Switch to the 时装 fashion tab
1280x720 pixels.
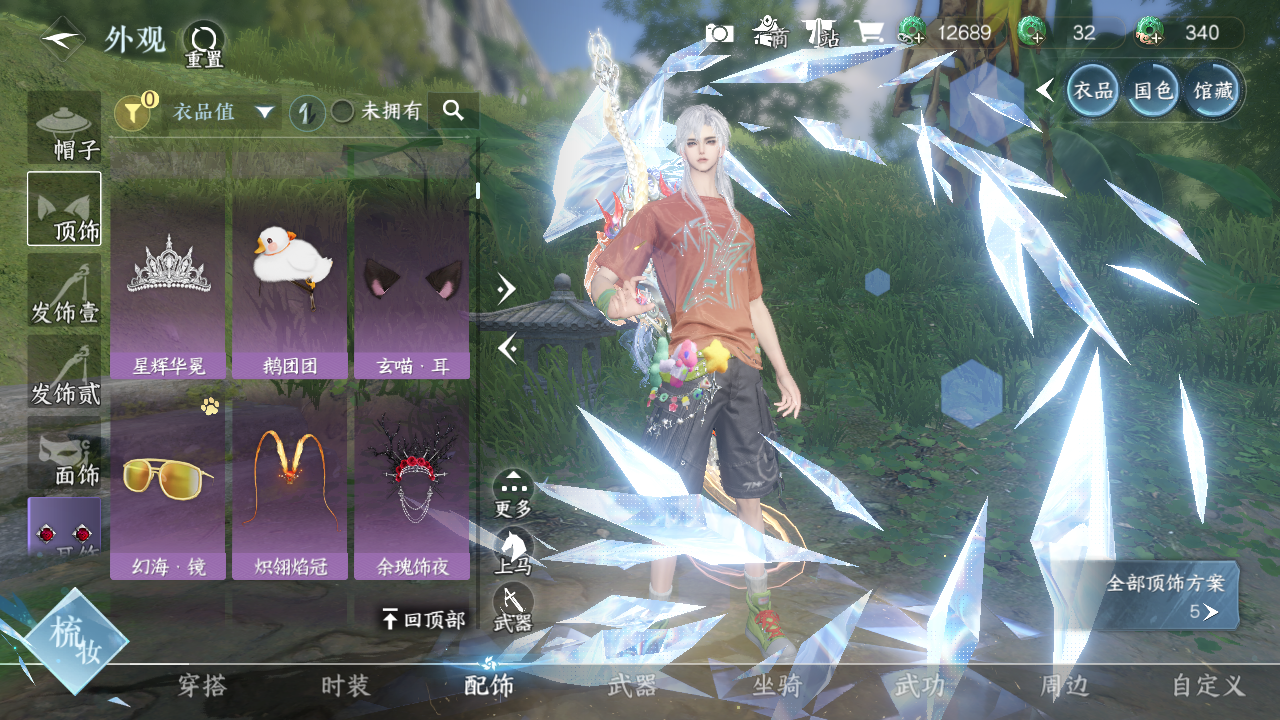pyautogui.click(x=345, y=686)
